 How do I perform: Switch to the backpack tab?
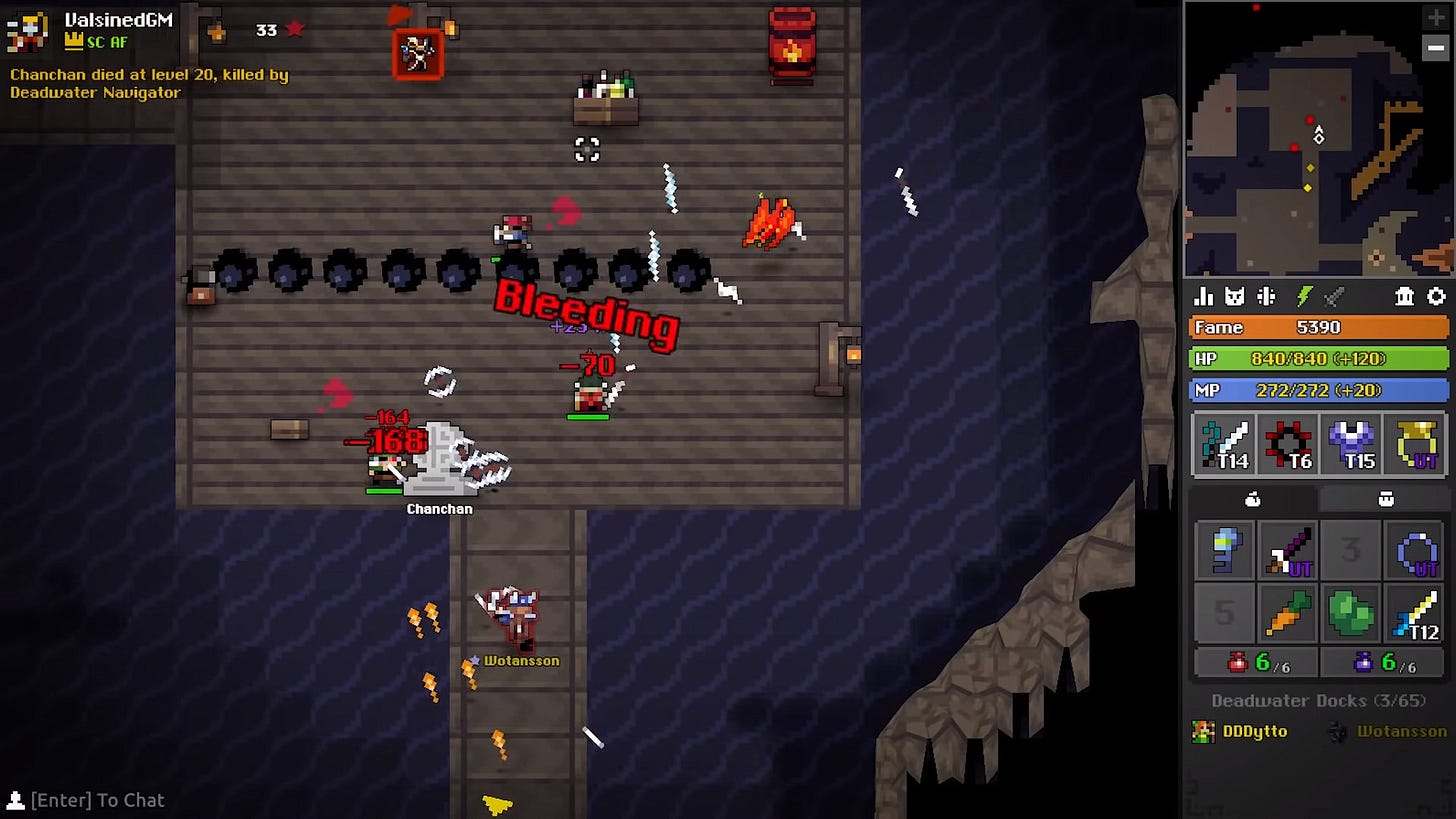(1384, 498)
